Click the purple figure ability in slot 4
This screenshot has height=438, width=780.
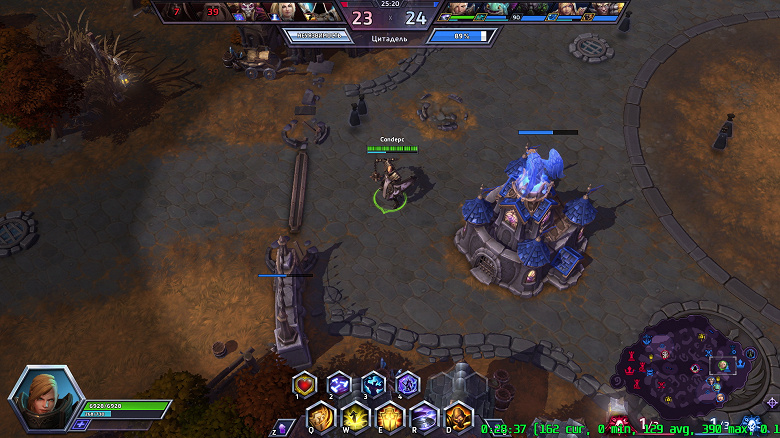(407, 384)
